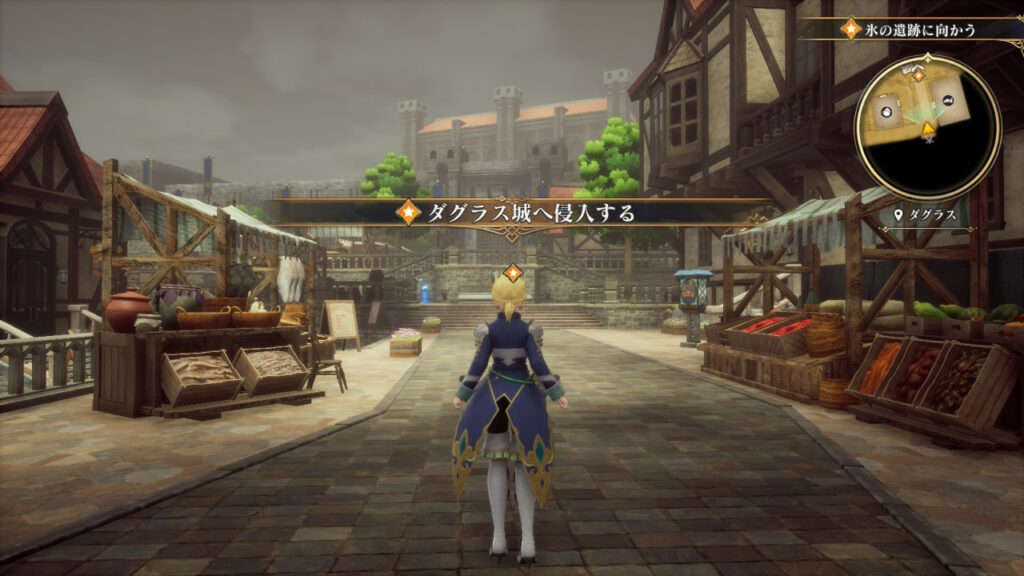Select the 氷の遺跡に向かう quest tracker
The image size is (1024, 576).
coord(920,29)
